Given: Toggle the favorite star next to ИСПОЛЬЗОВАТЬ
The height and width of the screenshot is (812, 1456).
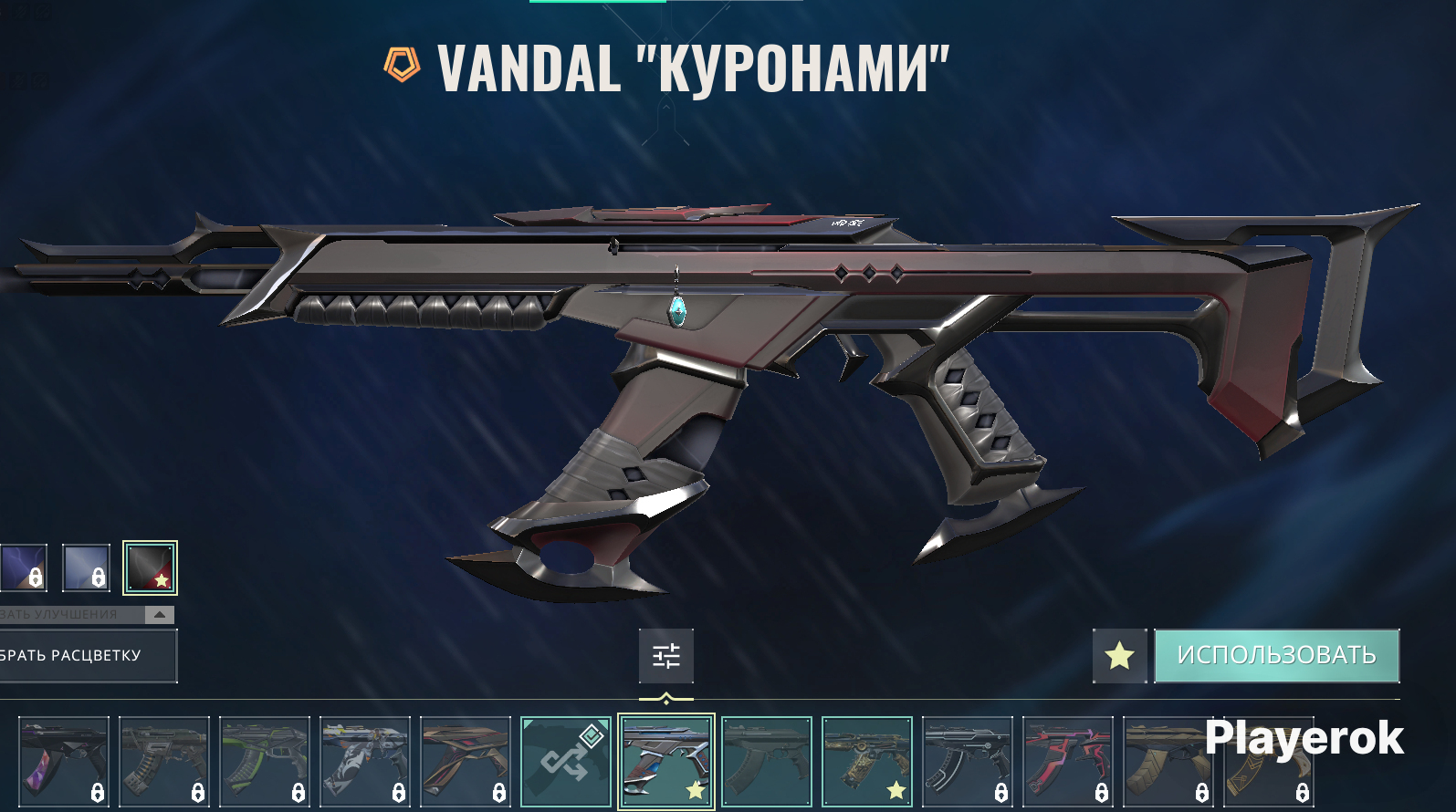Looking at the screenshot, I should point(1120,656).
